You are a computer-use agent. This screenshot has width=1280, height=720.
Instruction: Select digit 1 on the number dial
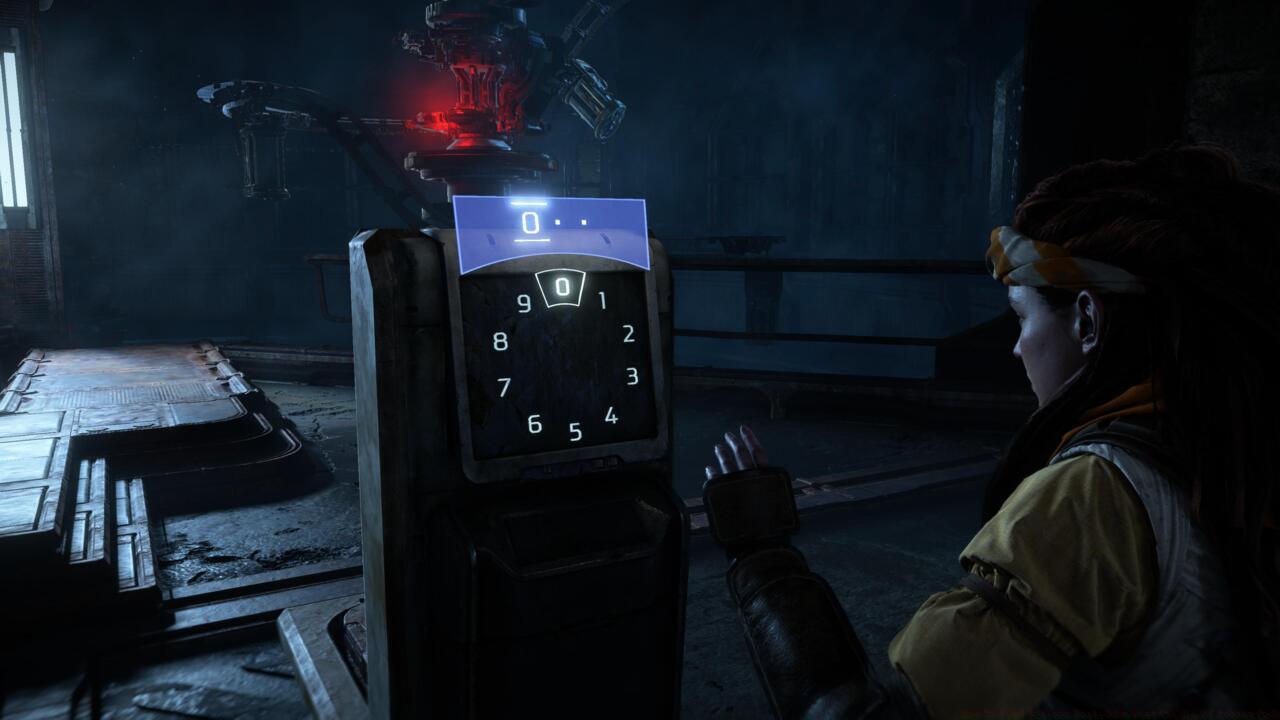601,300
